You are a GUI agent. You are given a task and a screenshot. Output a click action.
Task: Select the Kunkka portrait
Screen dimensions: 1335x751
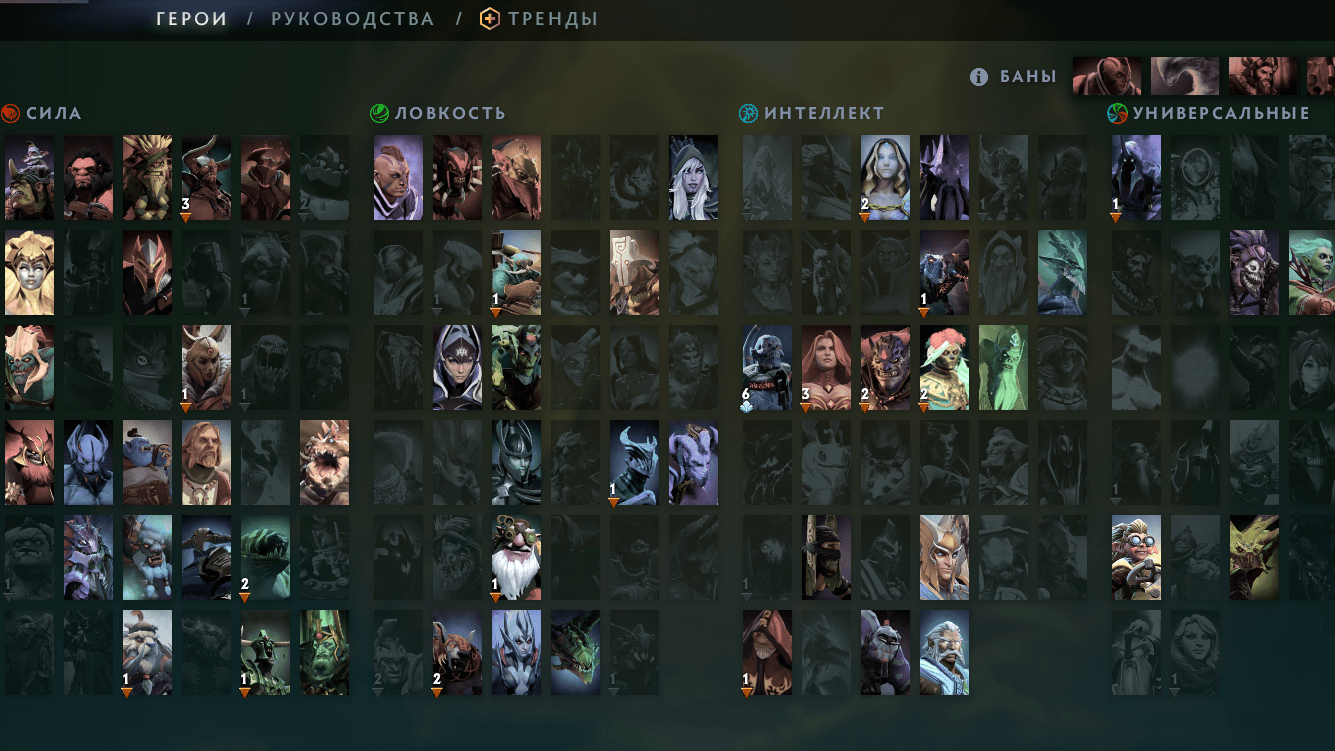pyautogui.click(x=206, y=463)
